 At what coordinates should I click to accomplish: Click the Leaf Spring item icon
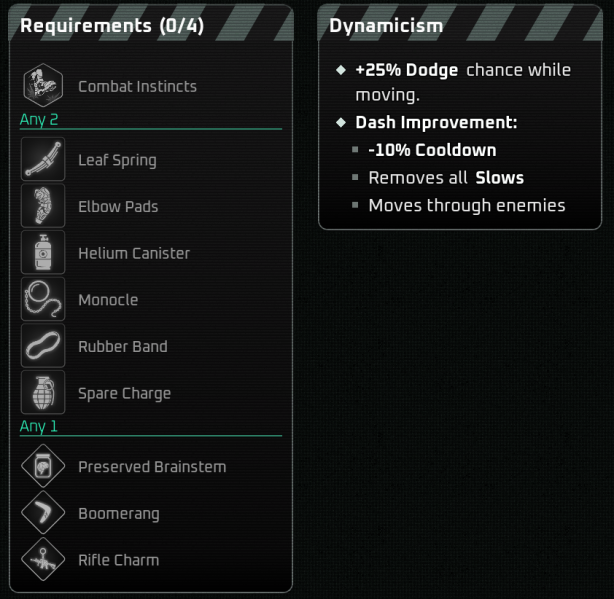point(43,160)
